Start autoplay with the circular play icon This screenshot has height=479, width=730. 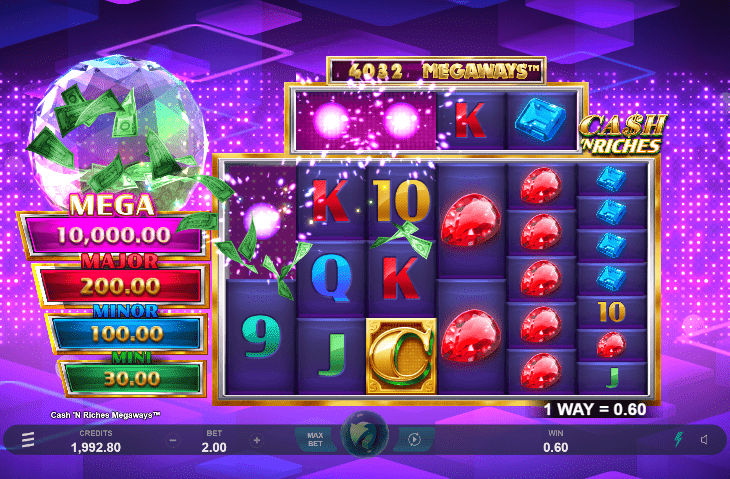(413, 440)
